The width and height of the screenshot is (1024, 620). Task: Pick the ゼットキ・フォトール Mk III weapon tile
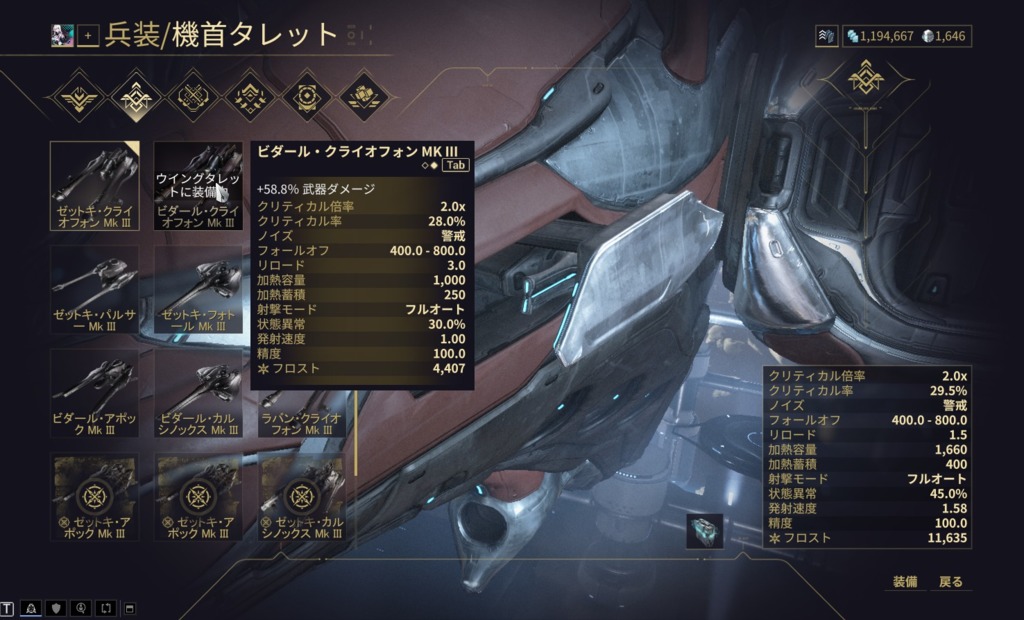tap(198, 290)
